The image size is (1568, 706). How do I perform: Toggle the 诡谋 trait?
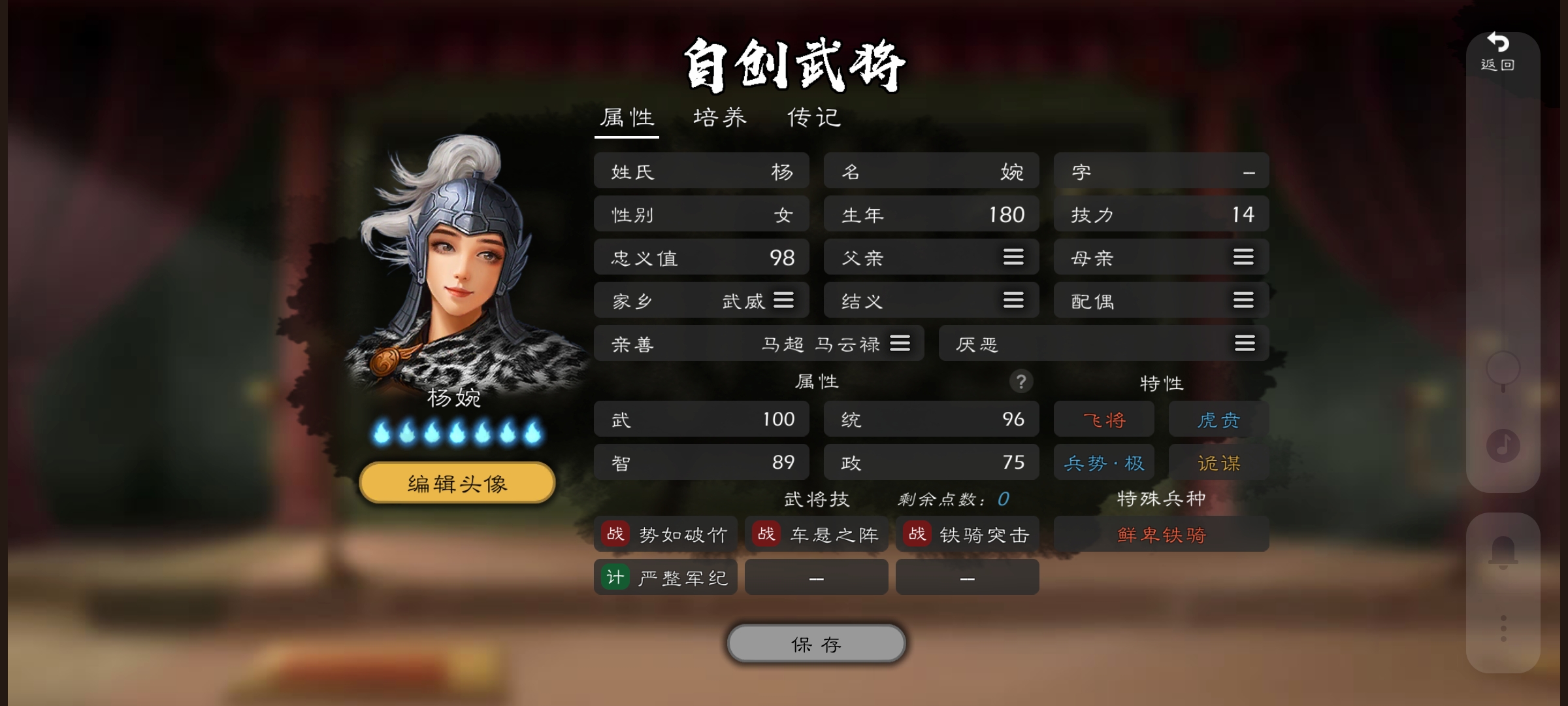pyautogui.click(x=1218, y=462)
